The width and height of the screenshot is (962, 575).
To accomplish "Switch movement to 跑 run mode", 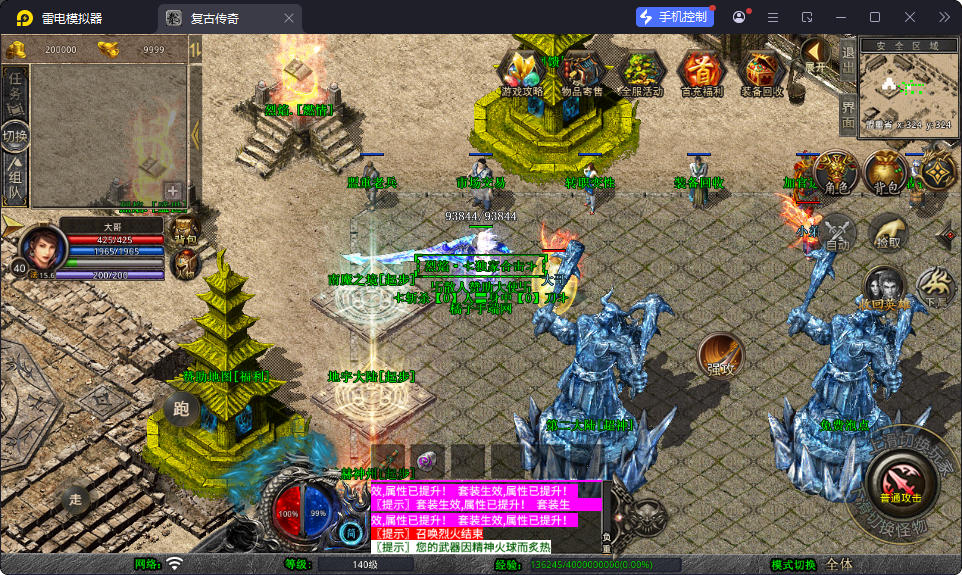I will coord(181,408).
